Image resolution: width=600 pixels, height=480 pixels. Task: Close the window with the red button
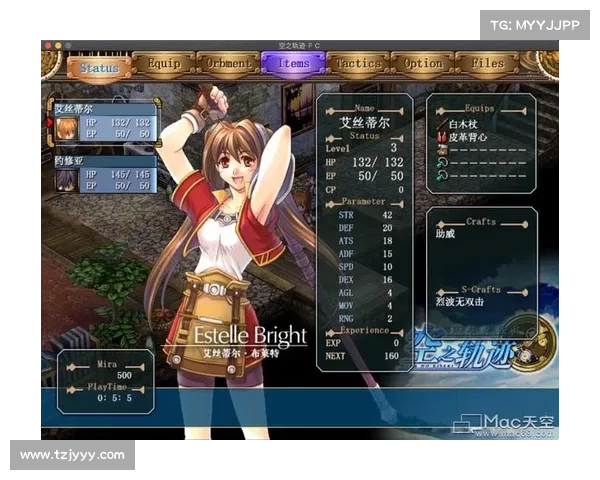[x=47, y=45]
